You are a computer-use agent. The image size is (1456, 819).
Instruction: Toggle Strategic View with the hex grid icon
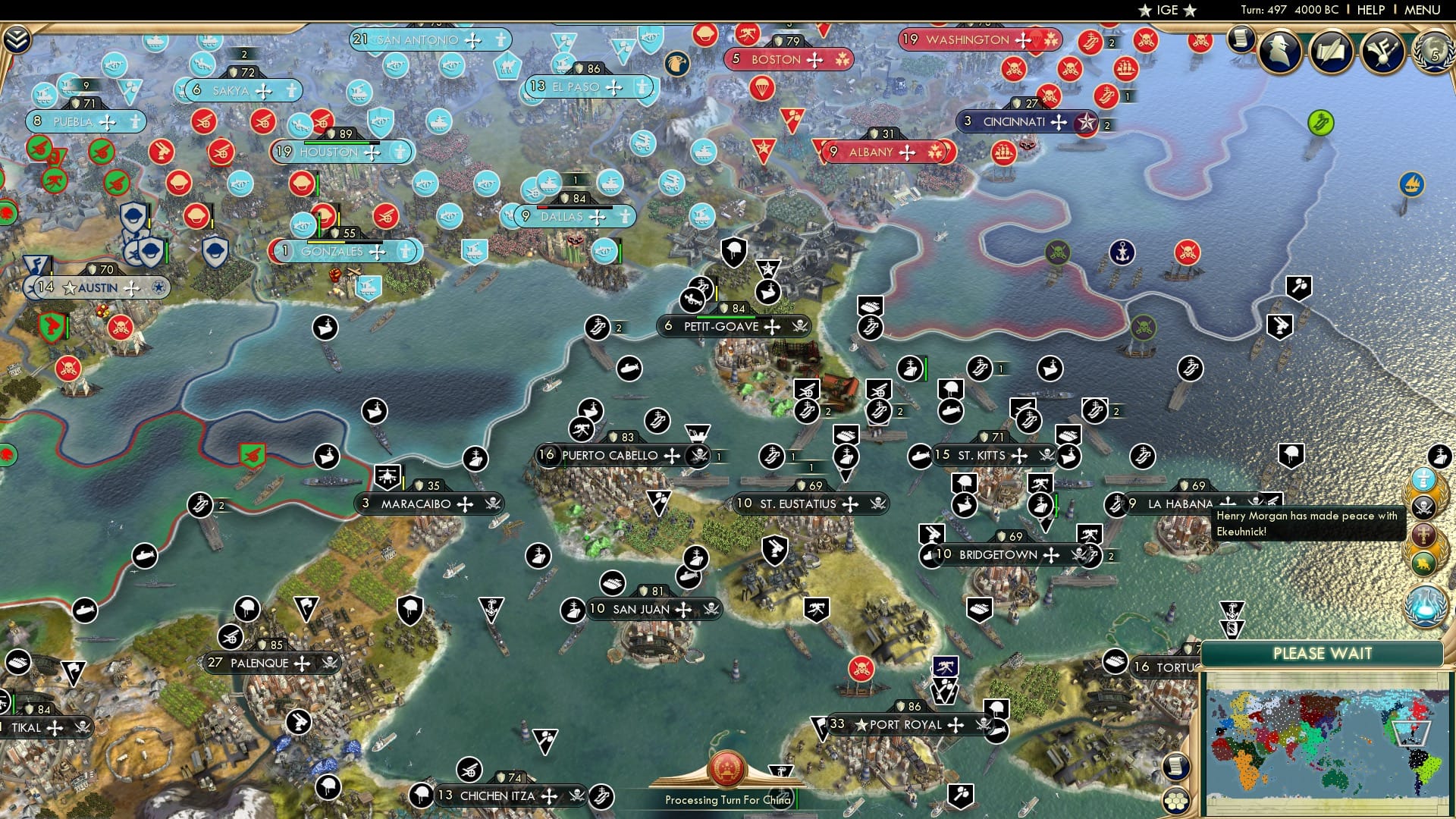1176,801
